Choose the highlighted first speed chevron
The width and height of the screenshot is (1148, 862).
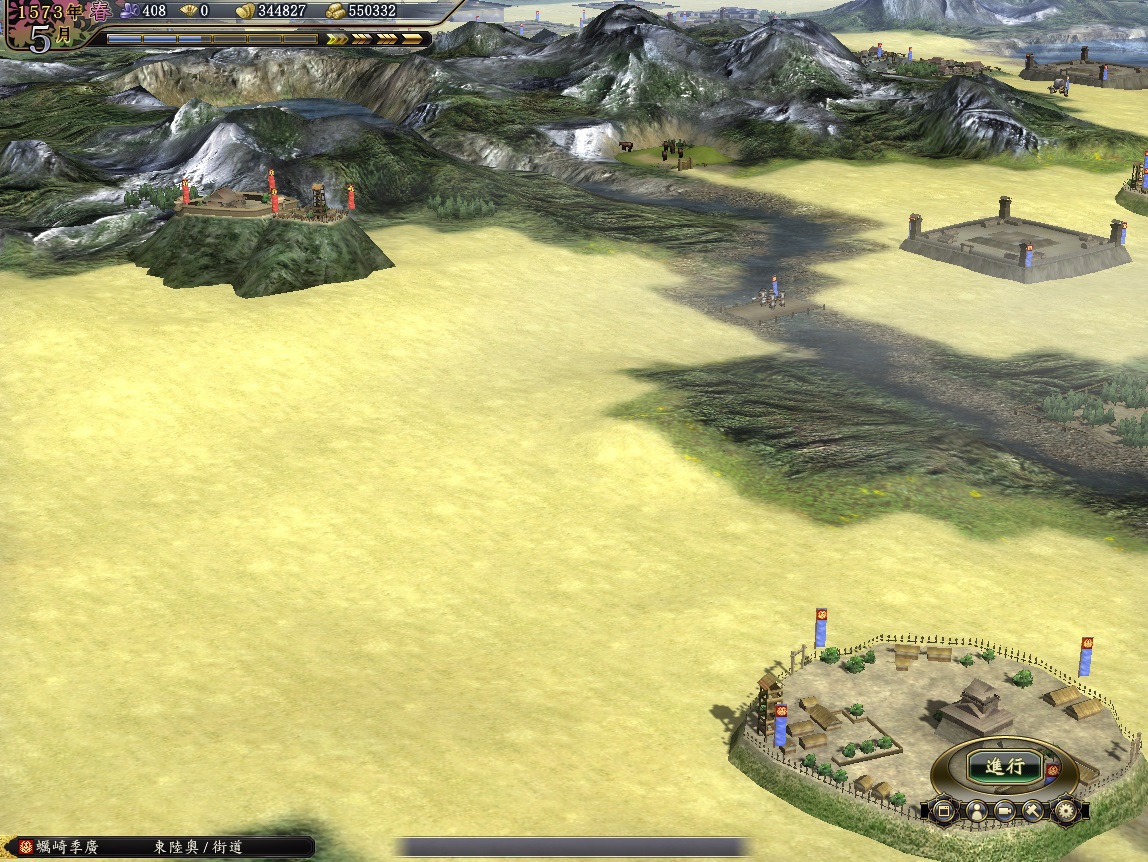pyautogui.click(x=337, y=39)
